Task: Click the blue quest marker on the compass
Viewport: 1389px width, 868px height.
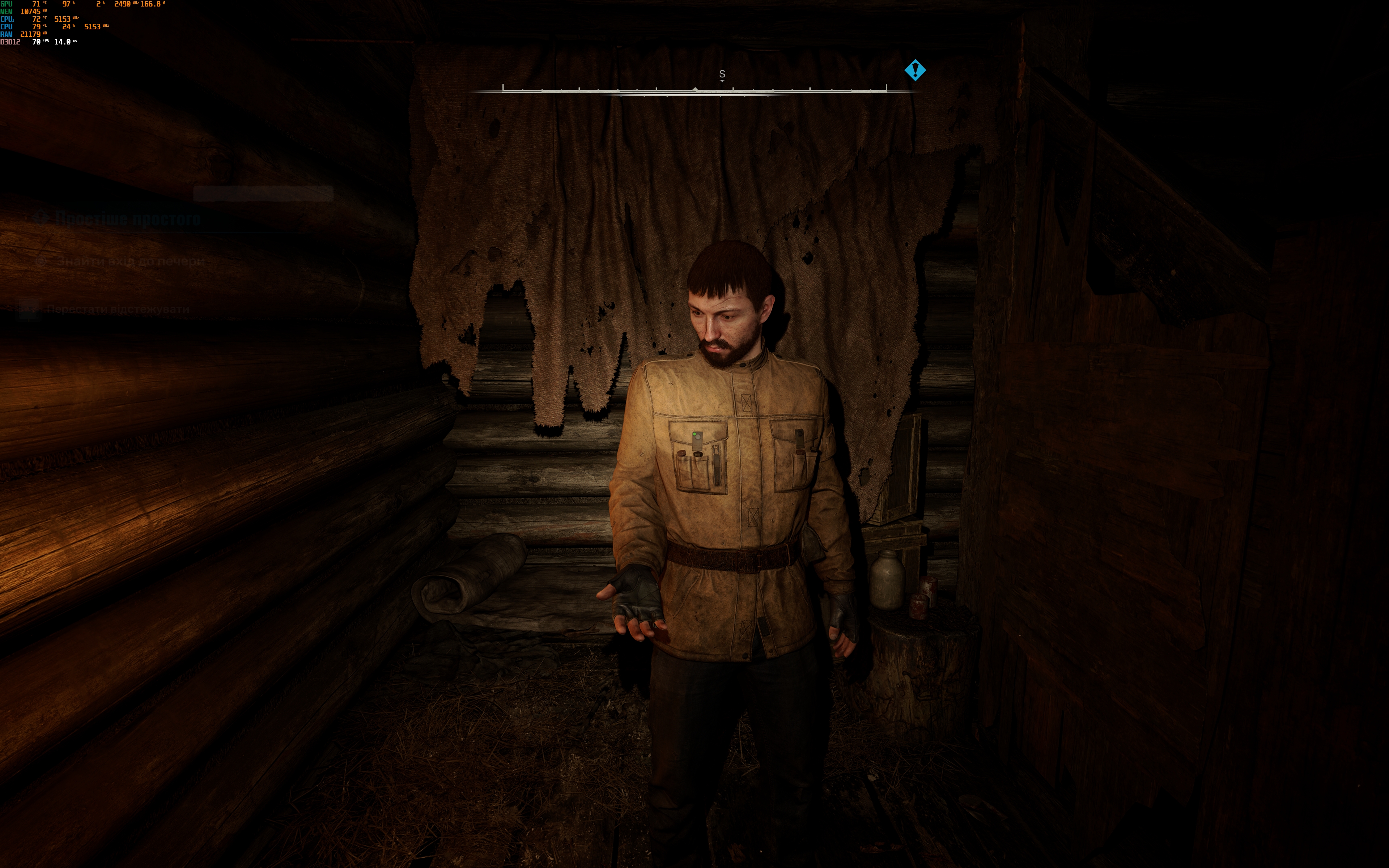Action: [915, 71]
